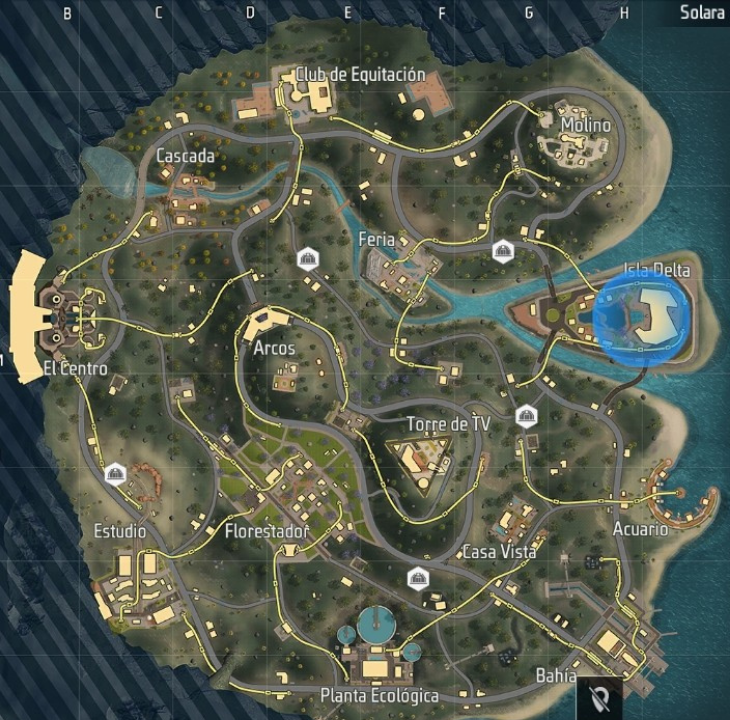730x720 pixels.
Task: Click the El Centro location label
Action: point(75,369)
